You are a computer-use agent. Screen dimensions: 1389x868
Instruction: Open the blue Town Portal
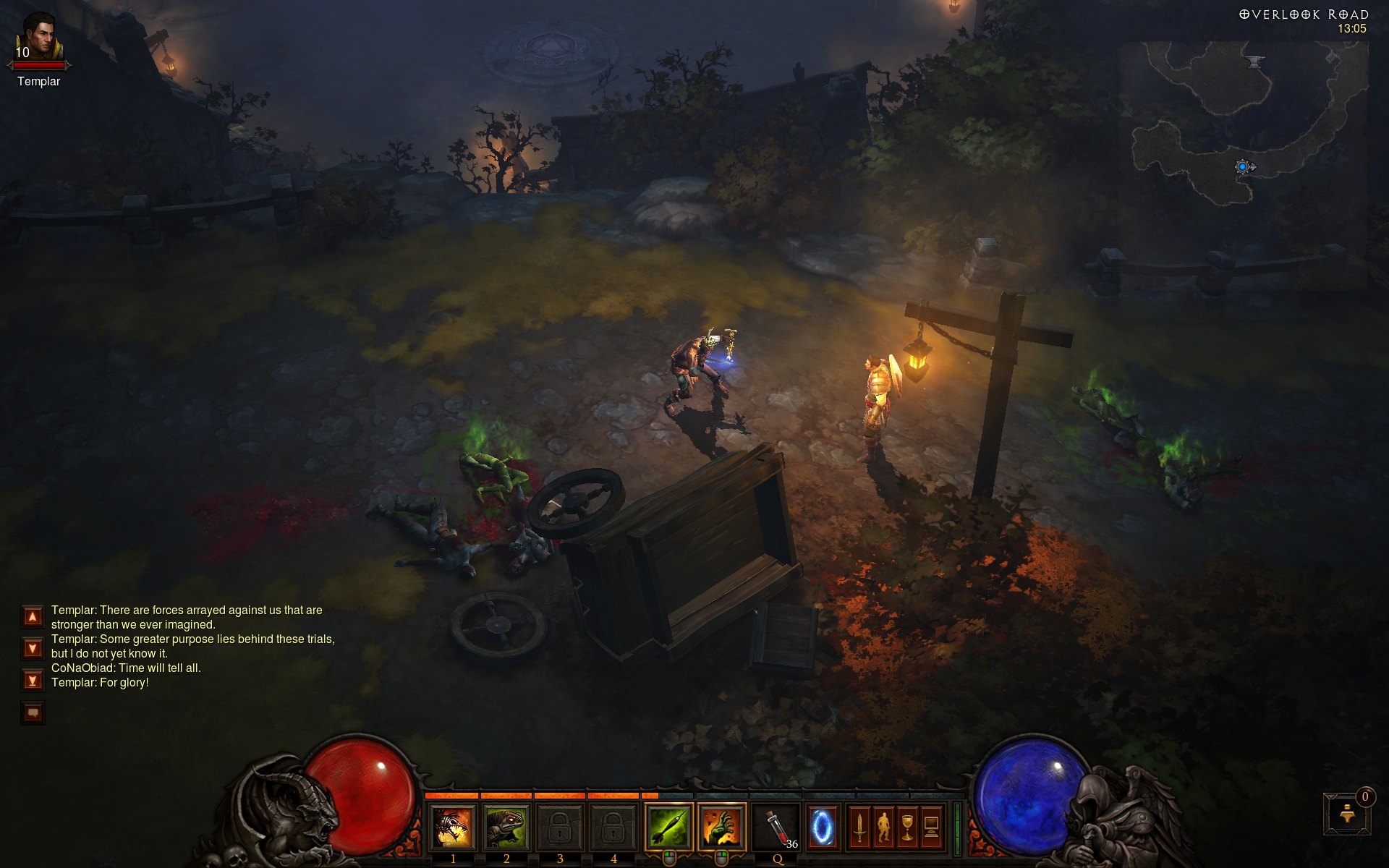822,827
